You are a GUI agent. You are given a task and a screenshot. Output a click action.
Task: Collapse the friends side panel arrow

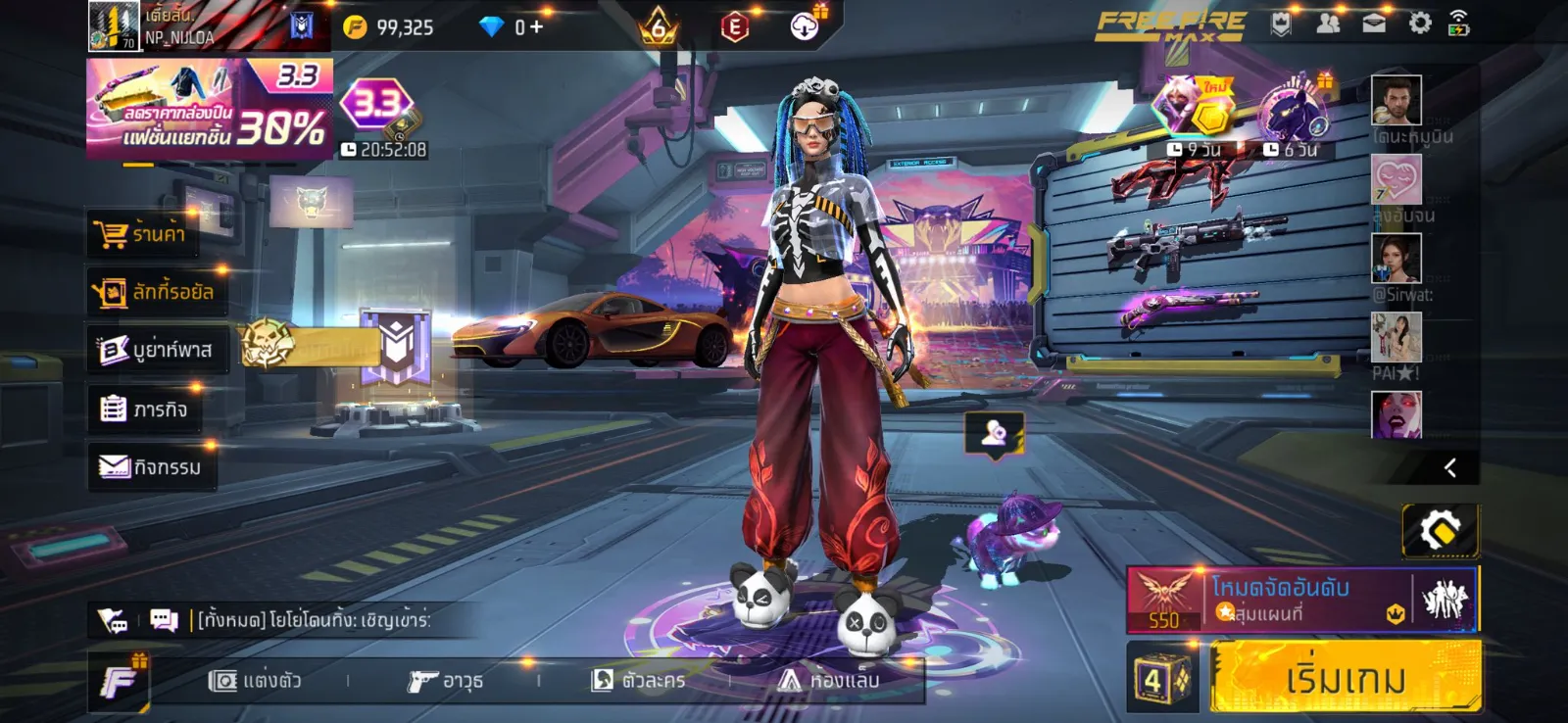pyautogui.click(x=1450, y=468)
